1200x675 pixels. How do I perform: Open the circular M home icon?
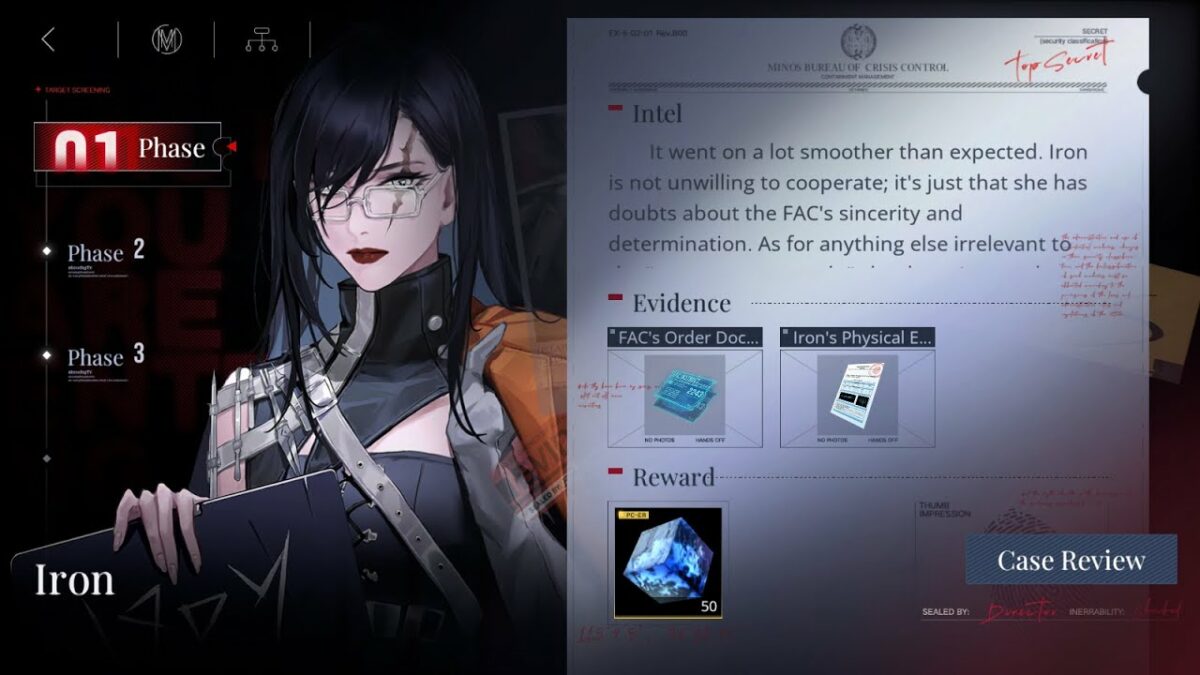pos(166,40)
